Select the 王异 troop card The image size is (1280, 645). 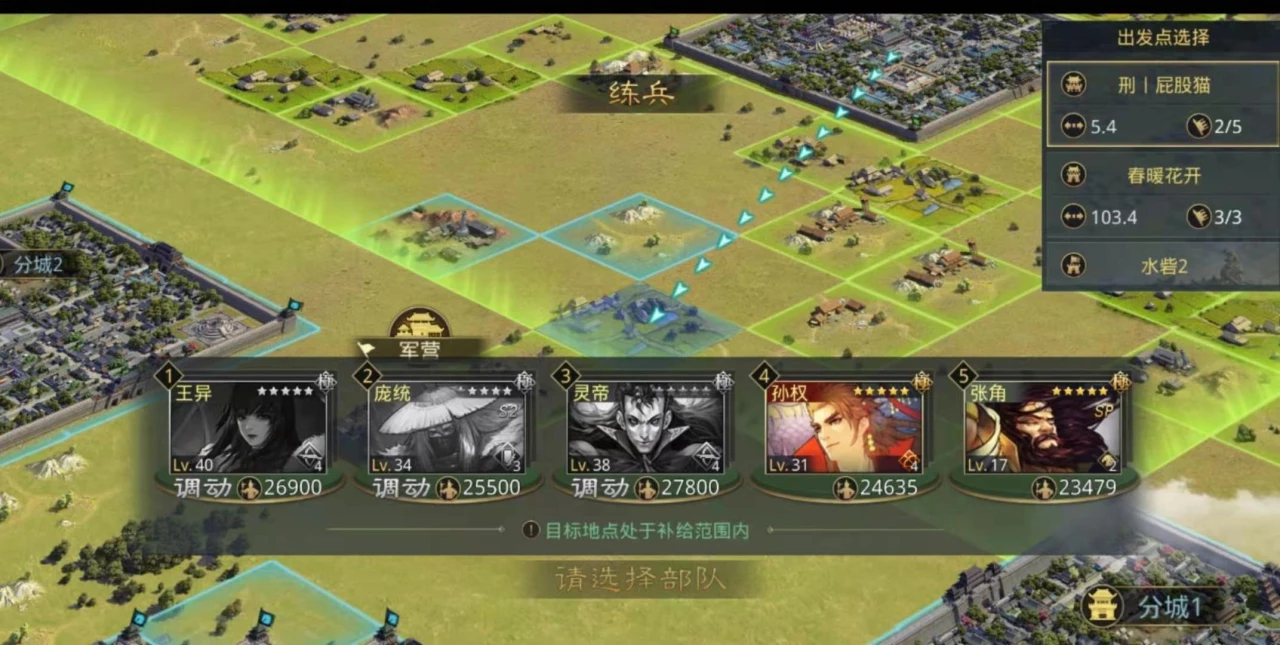click(x=248, y=428)
